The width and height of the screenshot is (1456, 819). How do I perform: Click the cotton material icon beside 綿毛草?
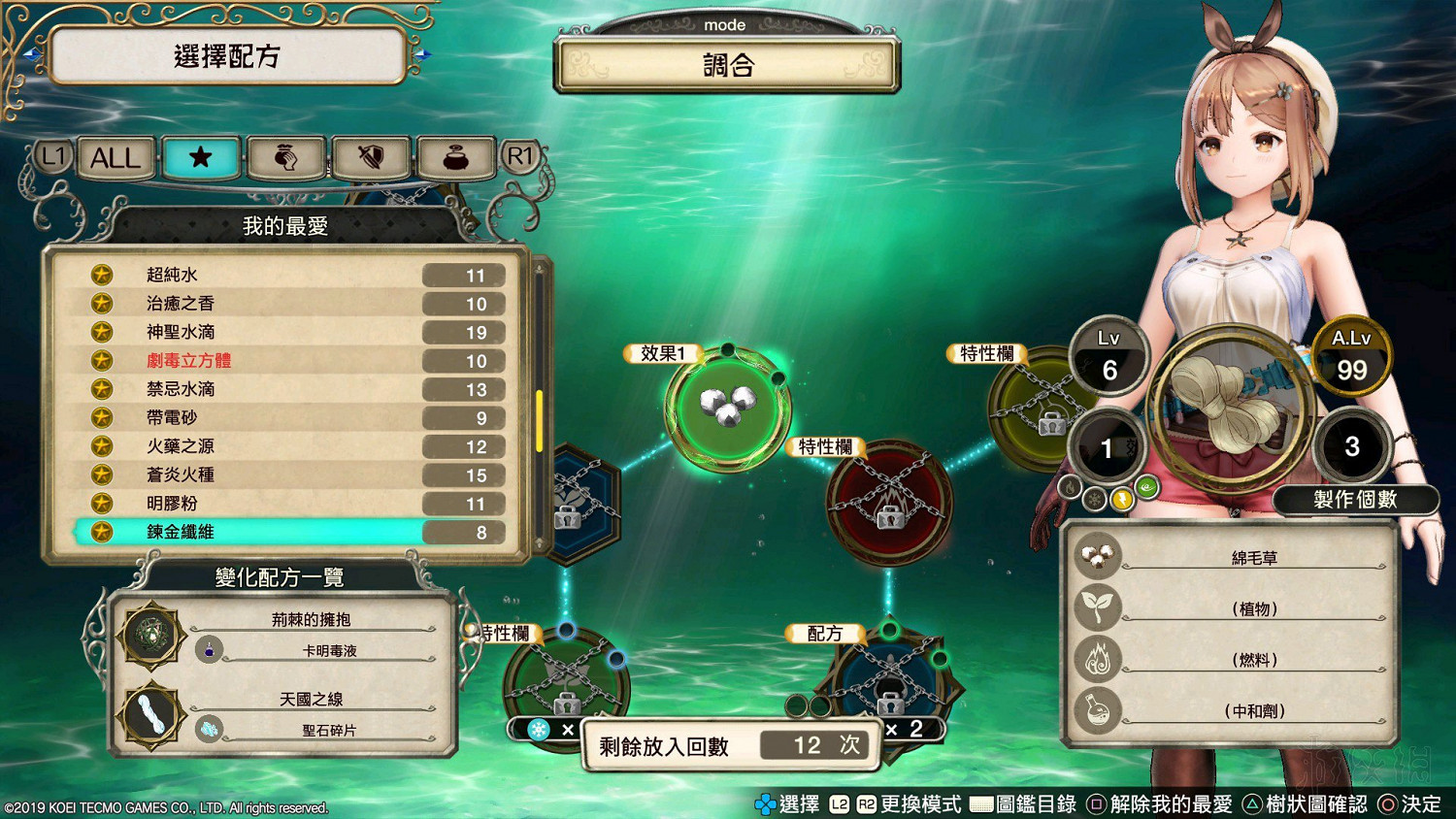tap(1098, 553)
